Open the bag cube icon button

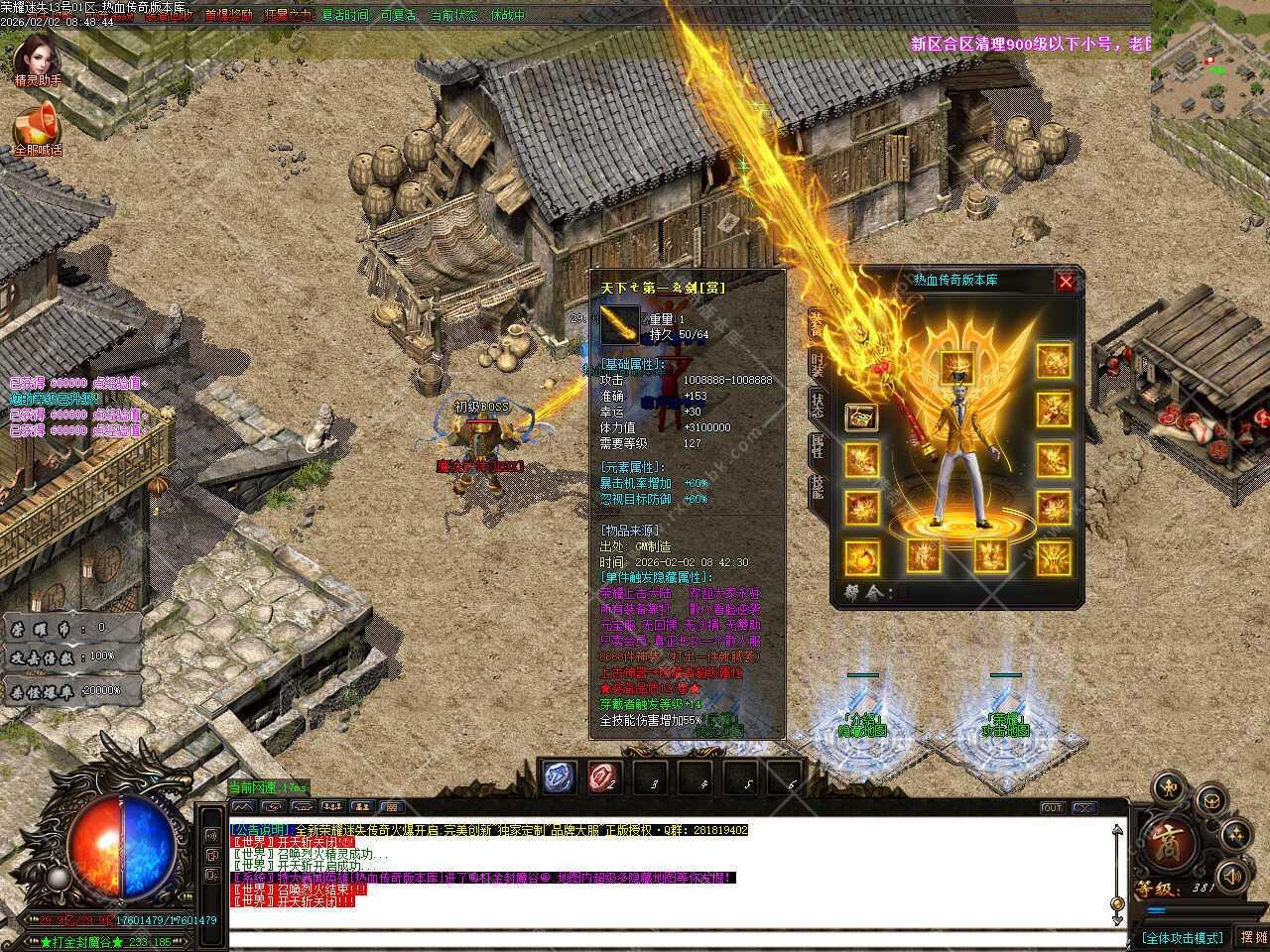tap(1210, 799)
